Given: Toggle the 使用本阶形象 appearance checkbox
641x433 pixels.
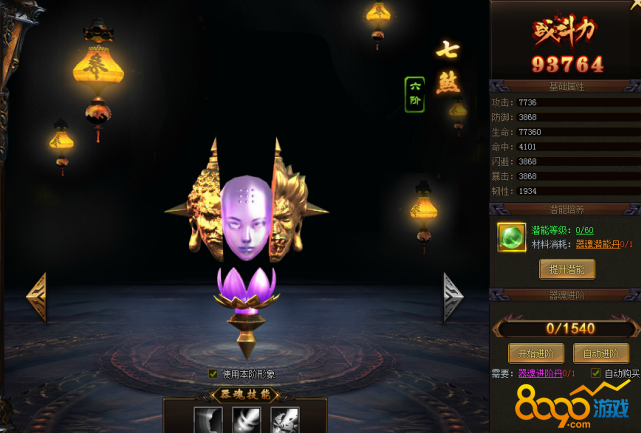Looking at the screenshot, I should [x=213, y=374].
